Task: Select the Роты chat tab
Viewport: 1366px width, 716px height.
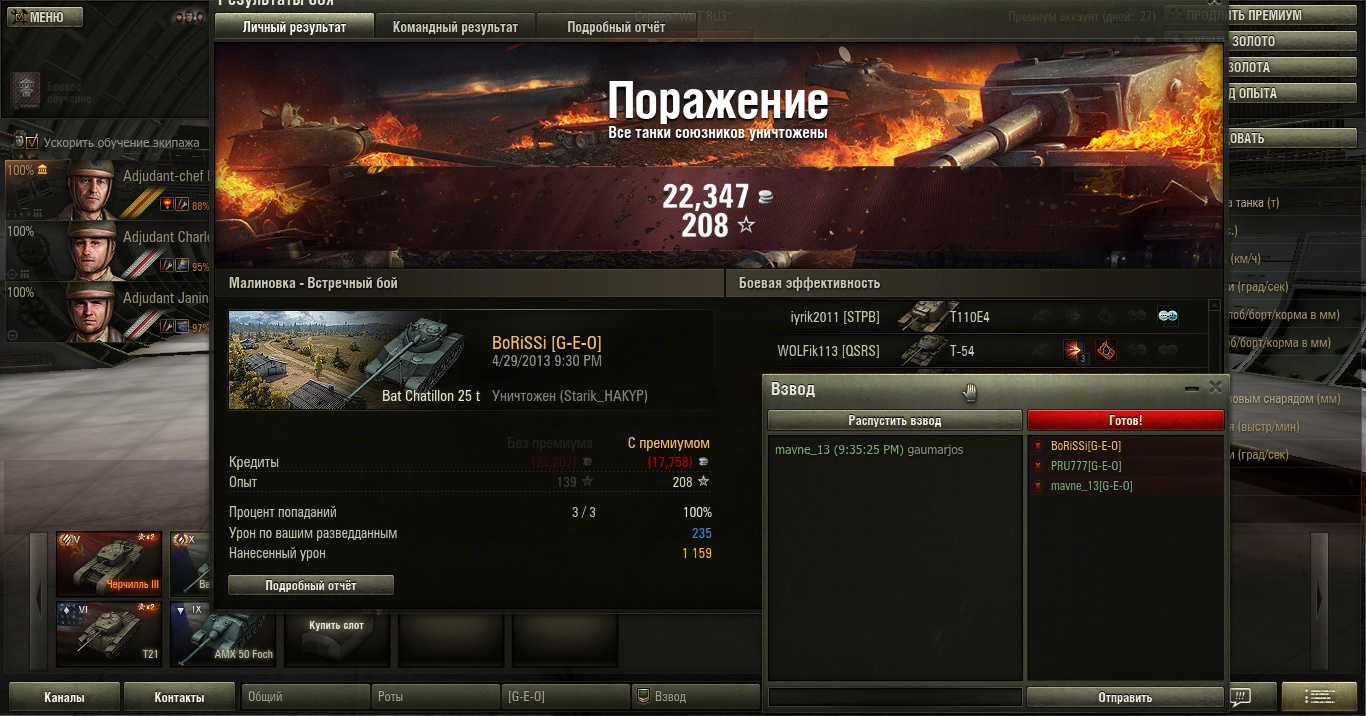Action: pyautogui.click(x=437, y=697)
